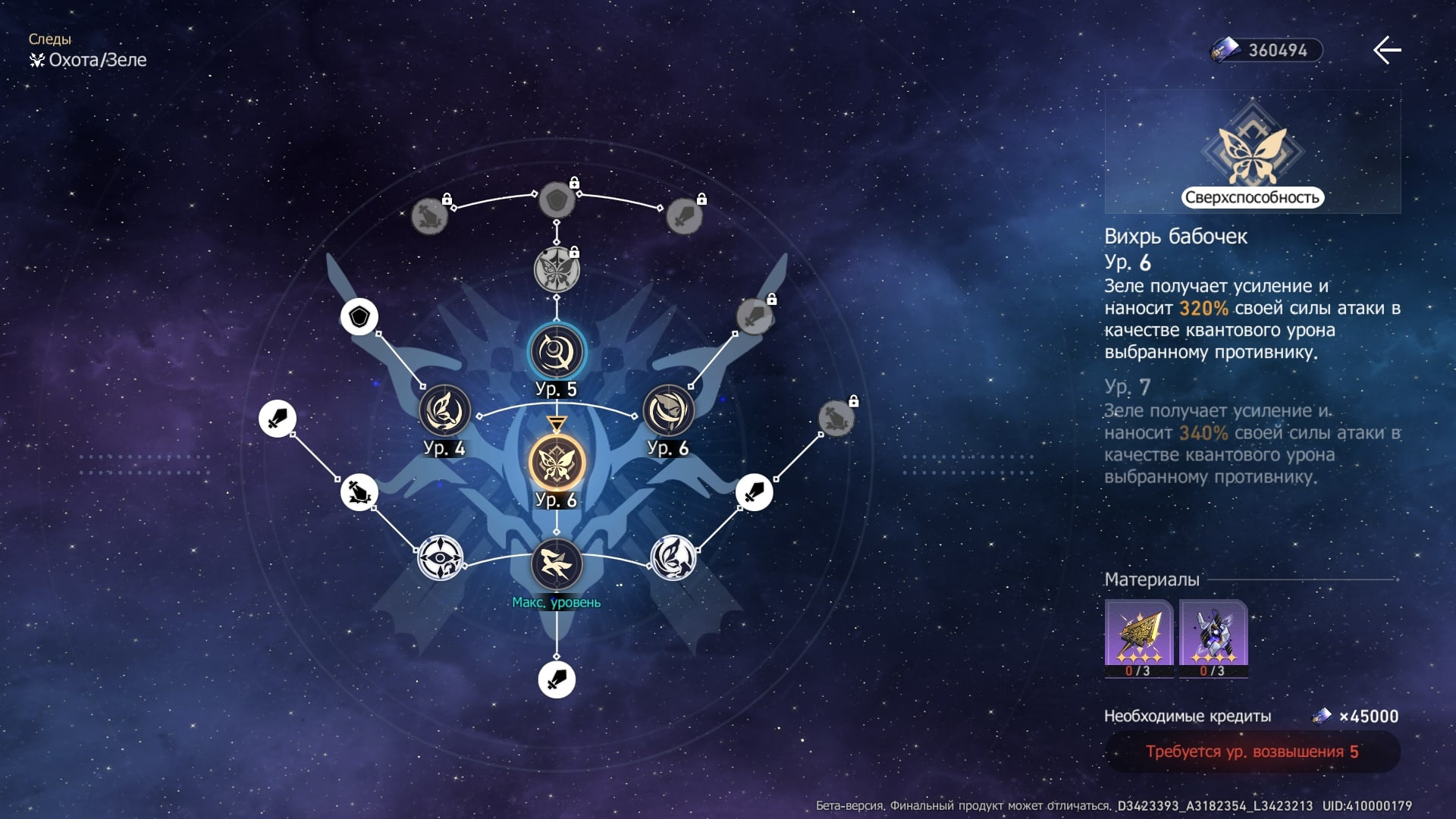
Task: Open the credits balance showing 360494
Action: (1266, 50)
